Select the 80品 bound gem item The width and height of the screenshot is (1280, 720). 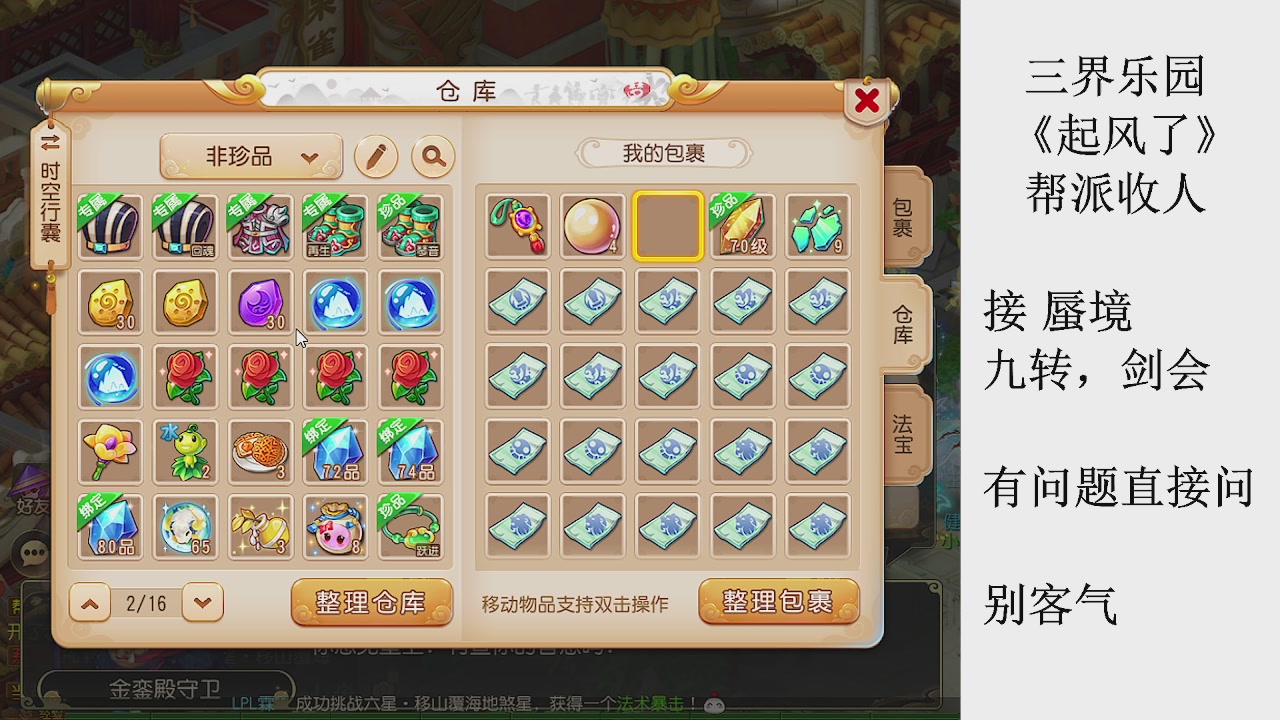110,527
